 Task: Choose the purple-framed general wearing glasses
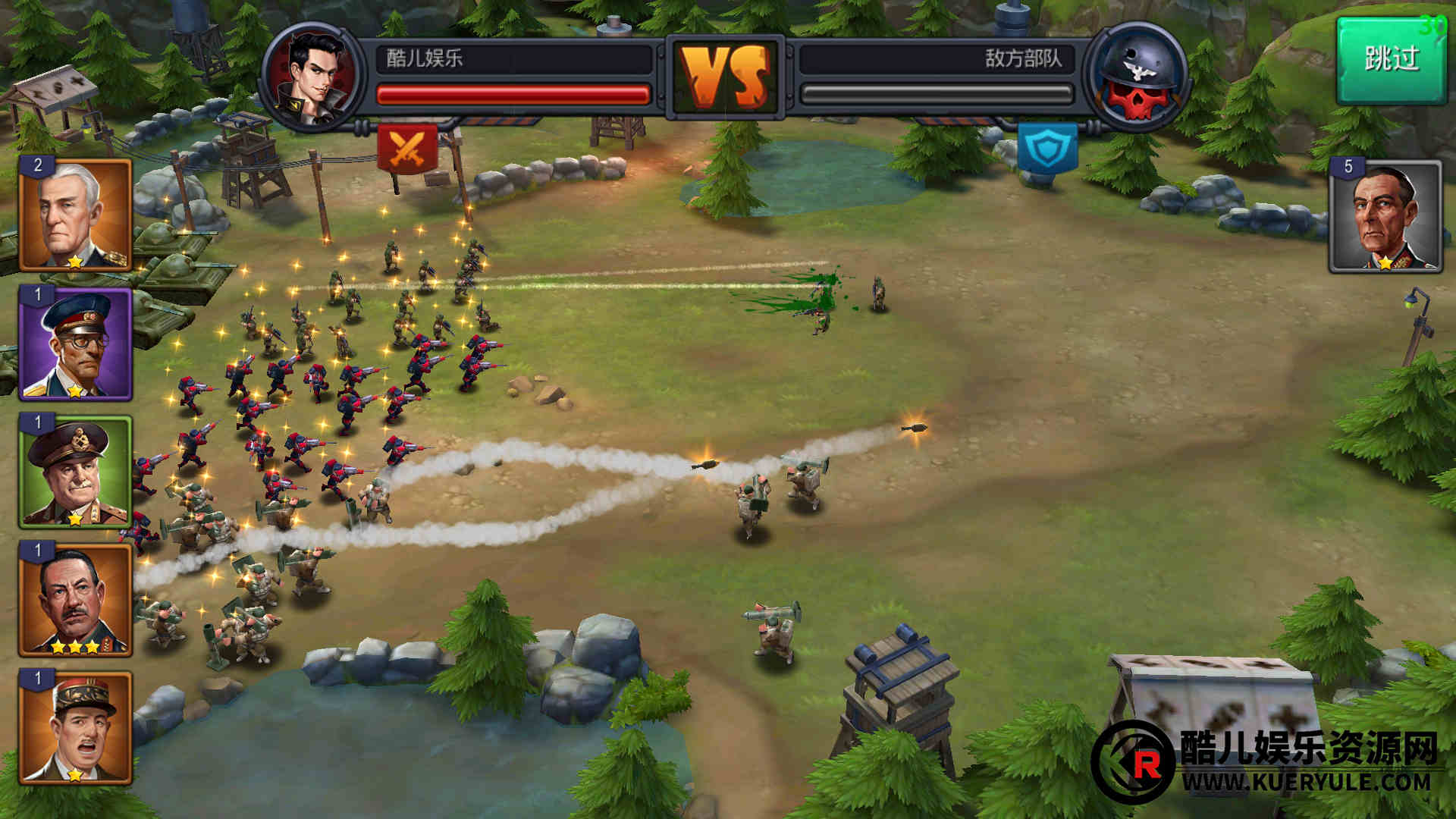(75, 344)
